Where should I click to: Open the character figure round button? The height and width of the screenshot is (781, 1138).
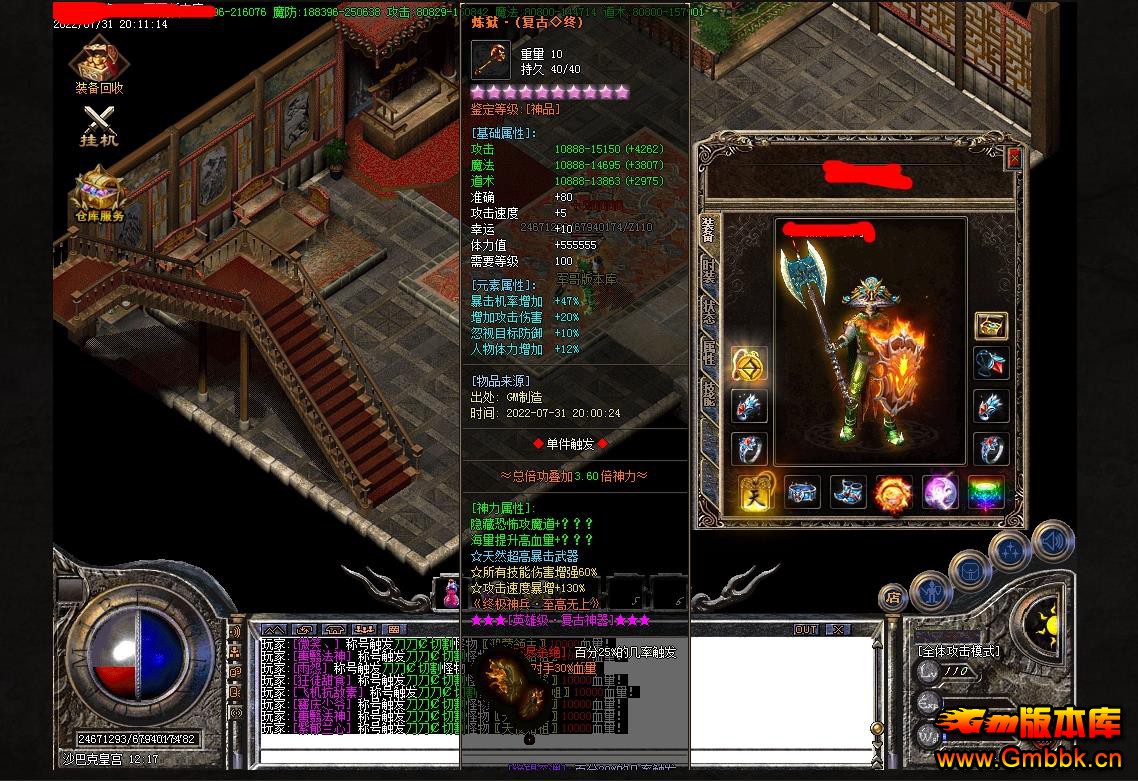point(931,590)
